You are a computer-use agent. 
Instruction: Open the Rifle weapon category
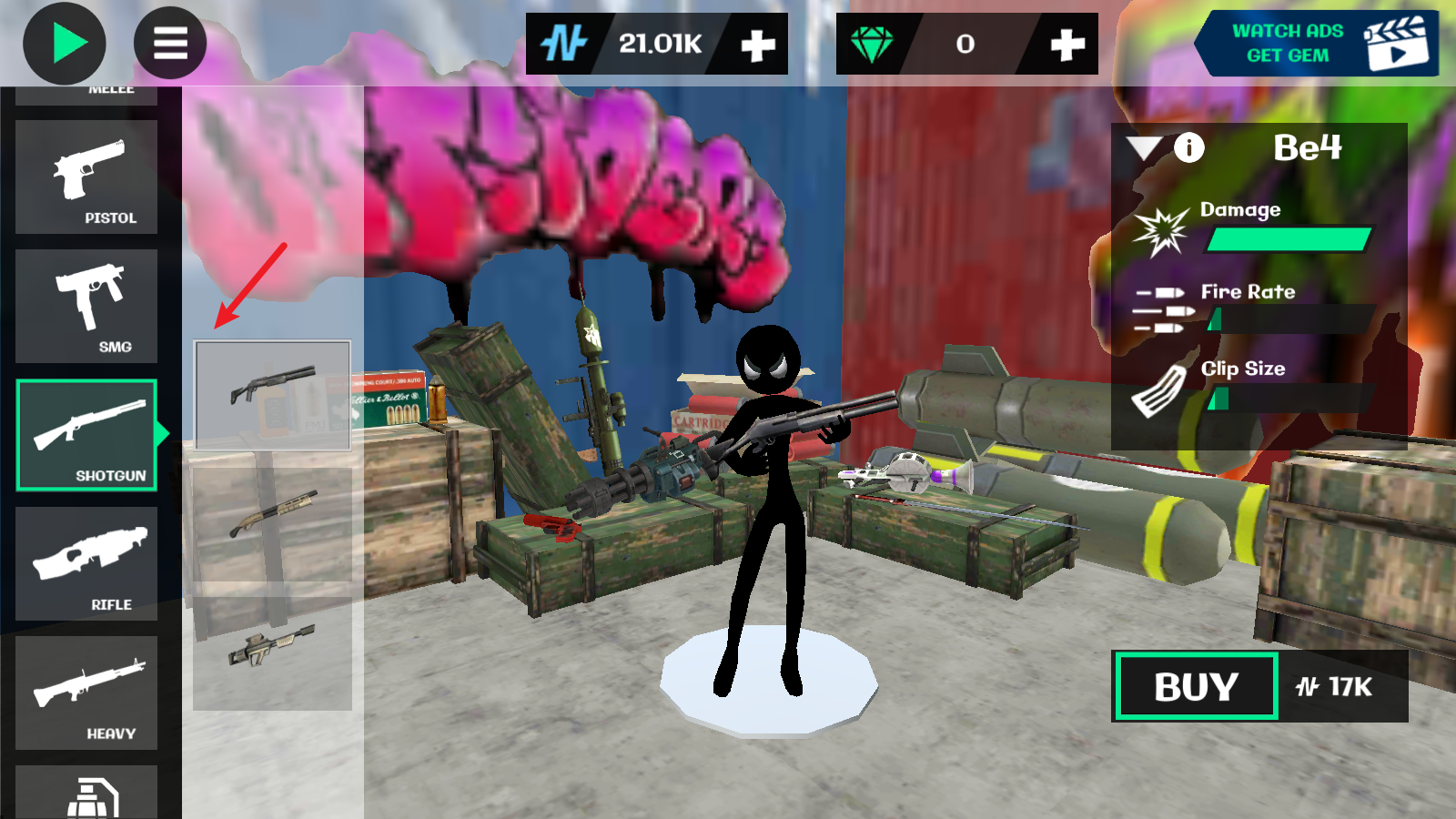(x=87, y=564)
